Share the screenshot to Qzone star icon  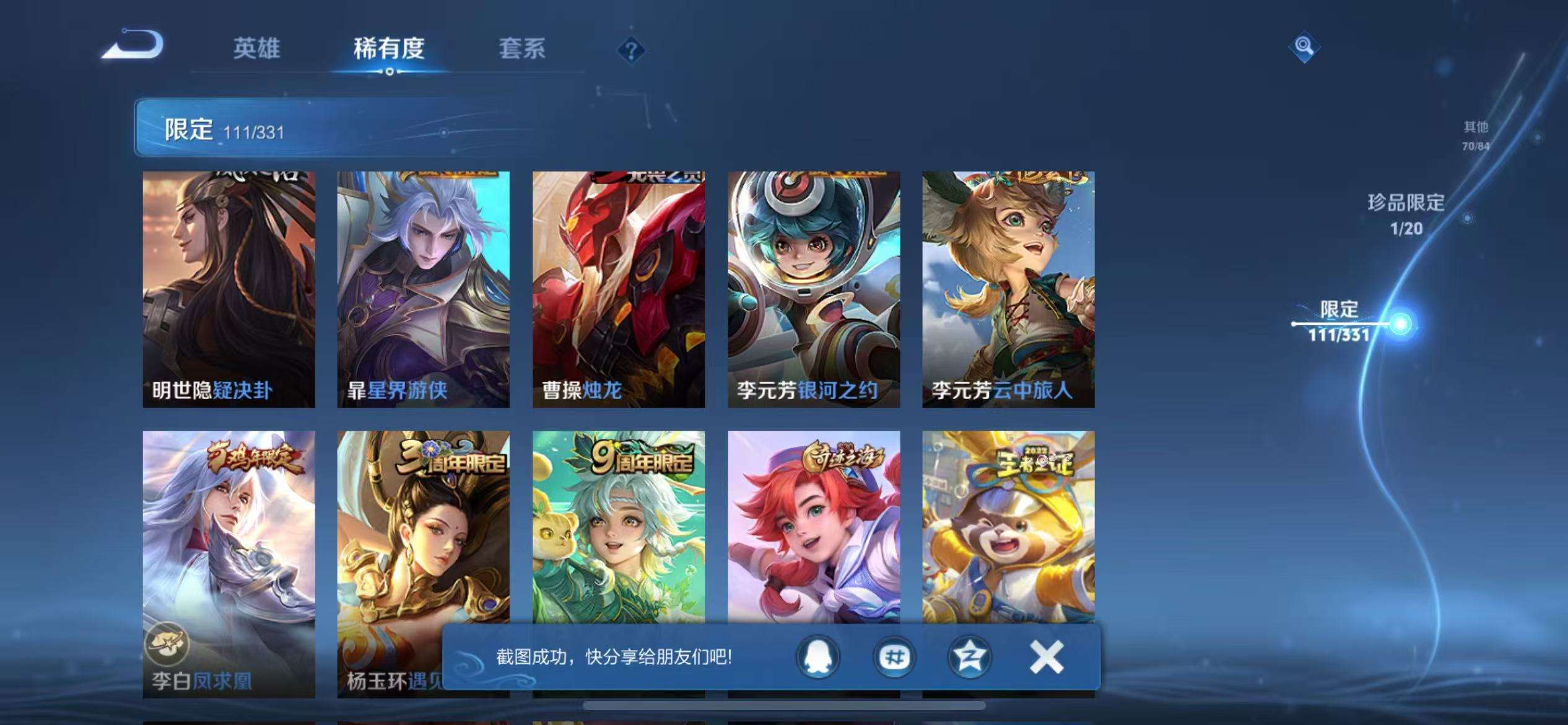pos(970,658)
